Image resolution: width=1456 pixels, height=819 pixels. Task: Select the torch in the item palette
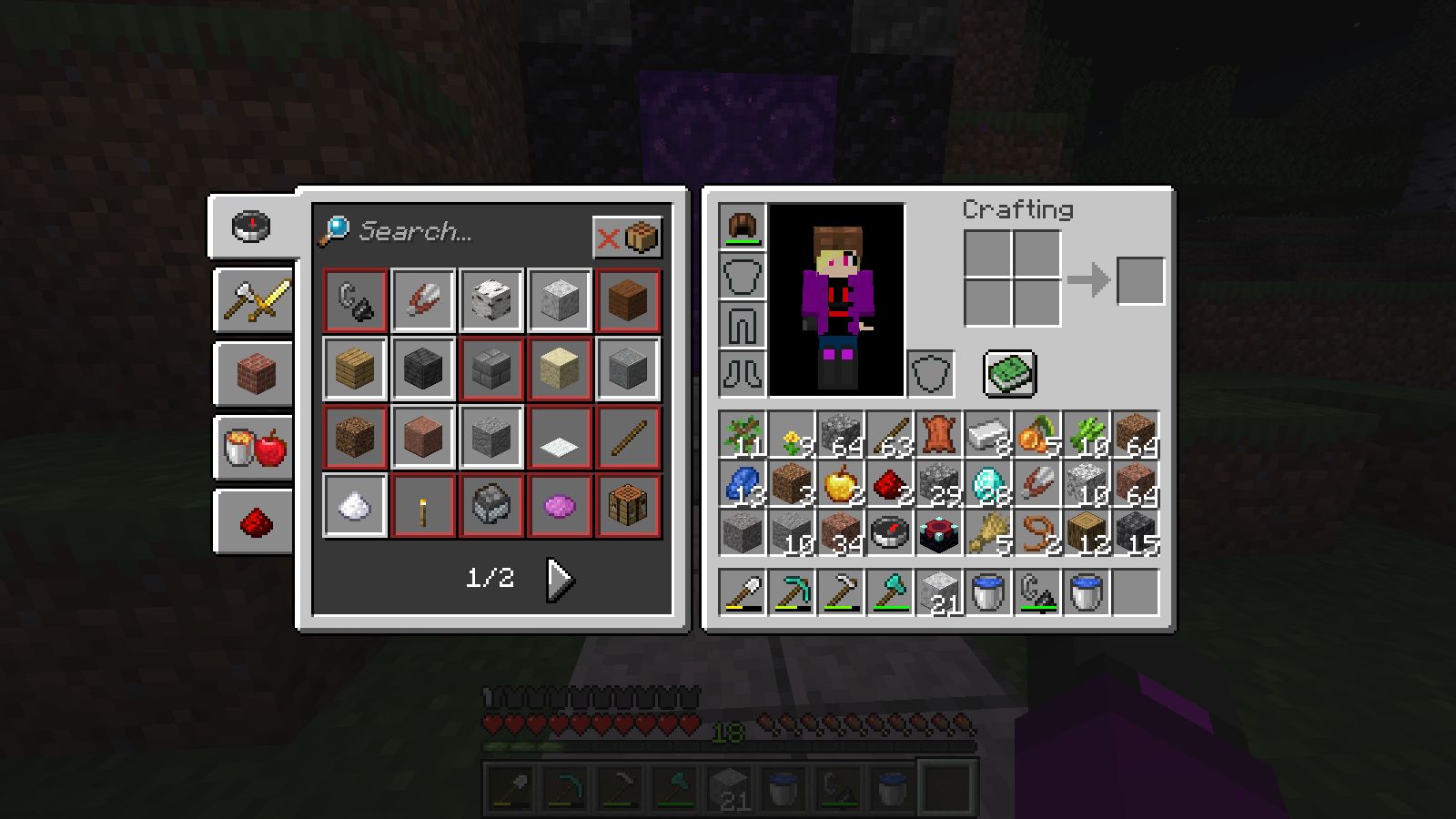click(422, 507)
